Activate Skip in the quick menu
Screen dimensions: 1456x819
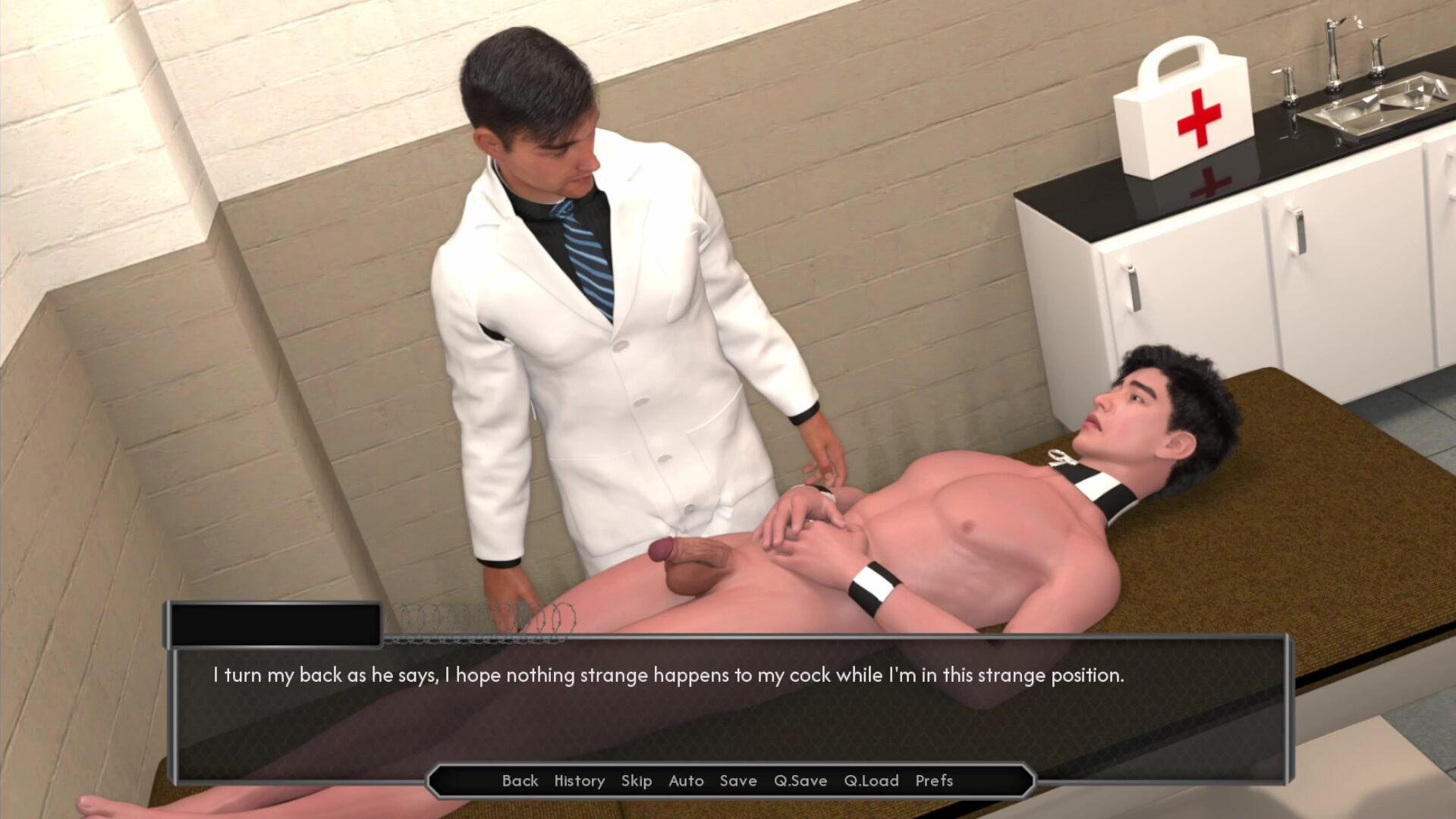tap(636, 780)
